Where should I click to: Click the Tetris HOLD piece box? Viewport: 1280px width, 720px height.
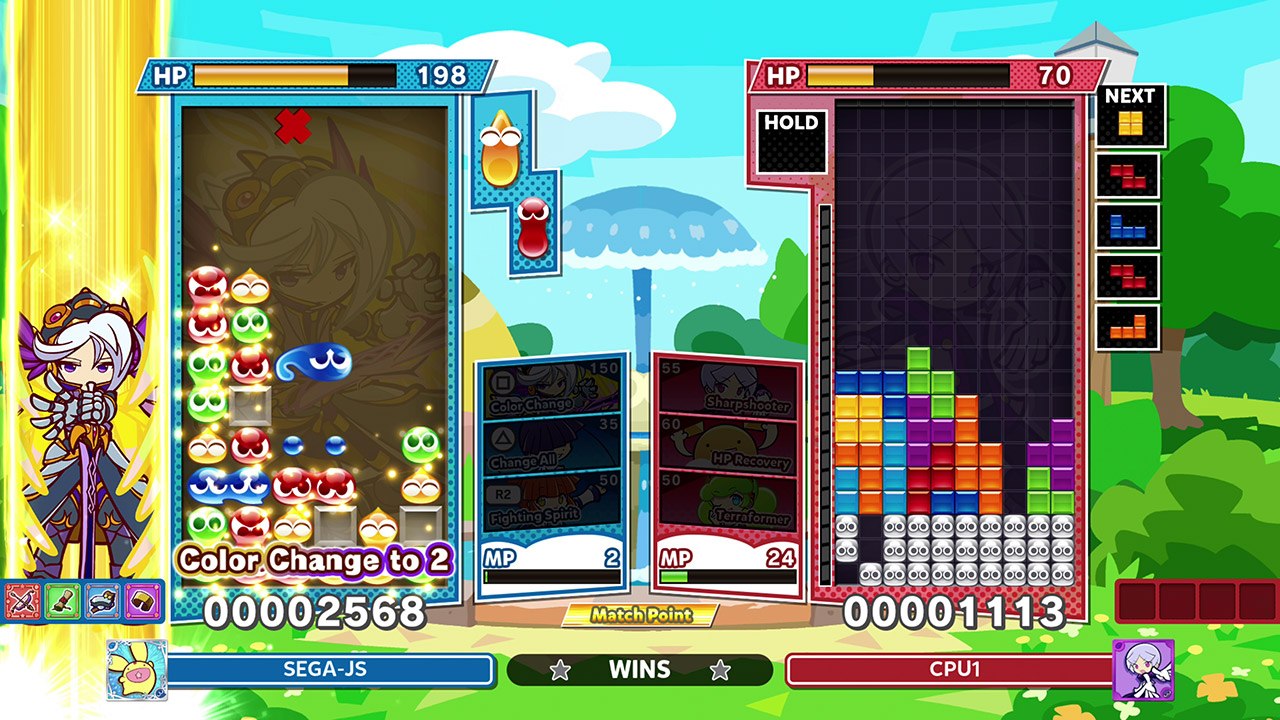pos(791,141)
